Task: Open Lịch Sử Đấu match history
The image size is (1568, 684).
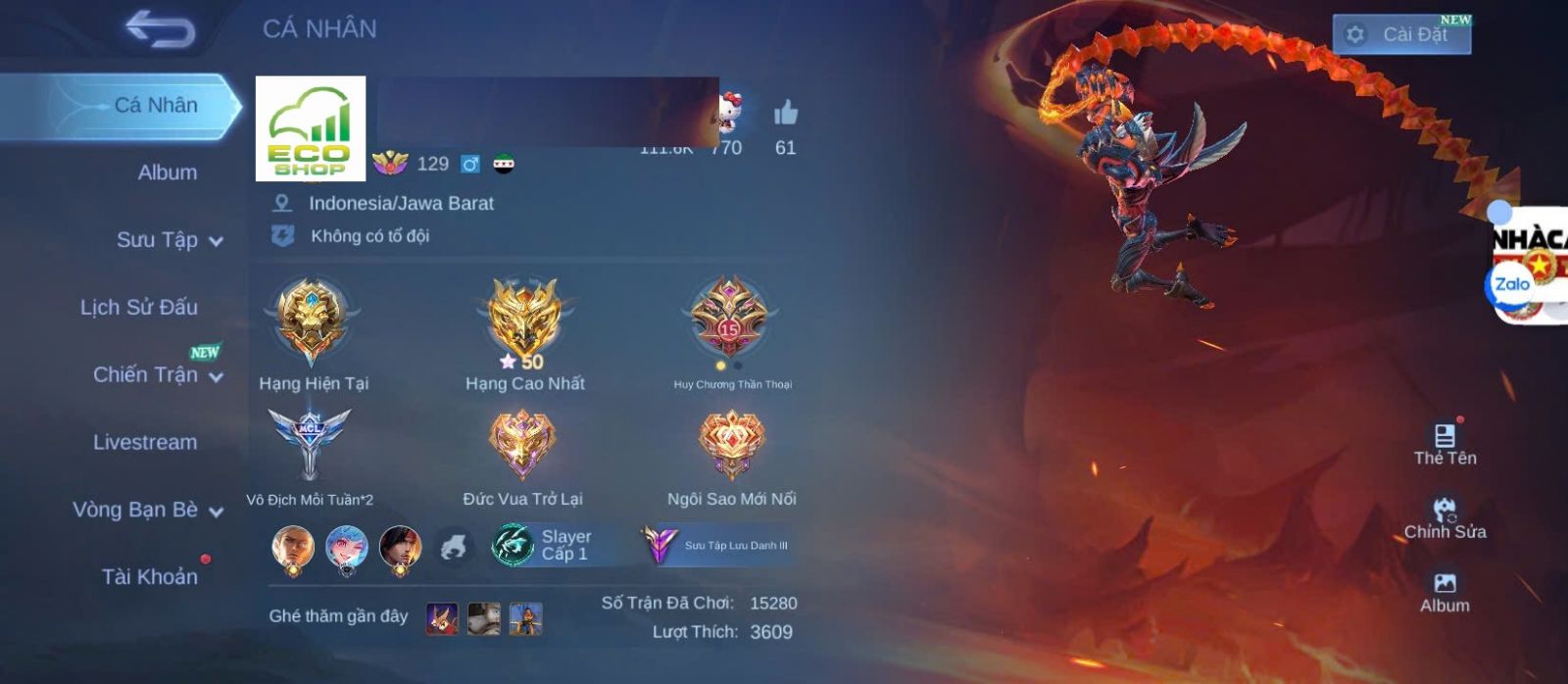Action: [x=139, y=308]
